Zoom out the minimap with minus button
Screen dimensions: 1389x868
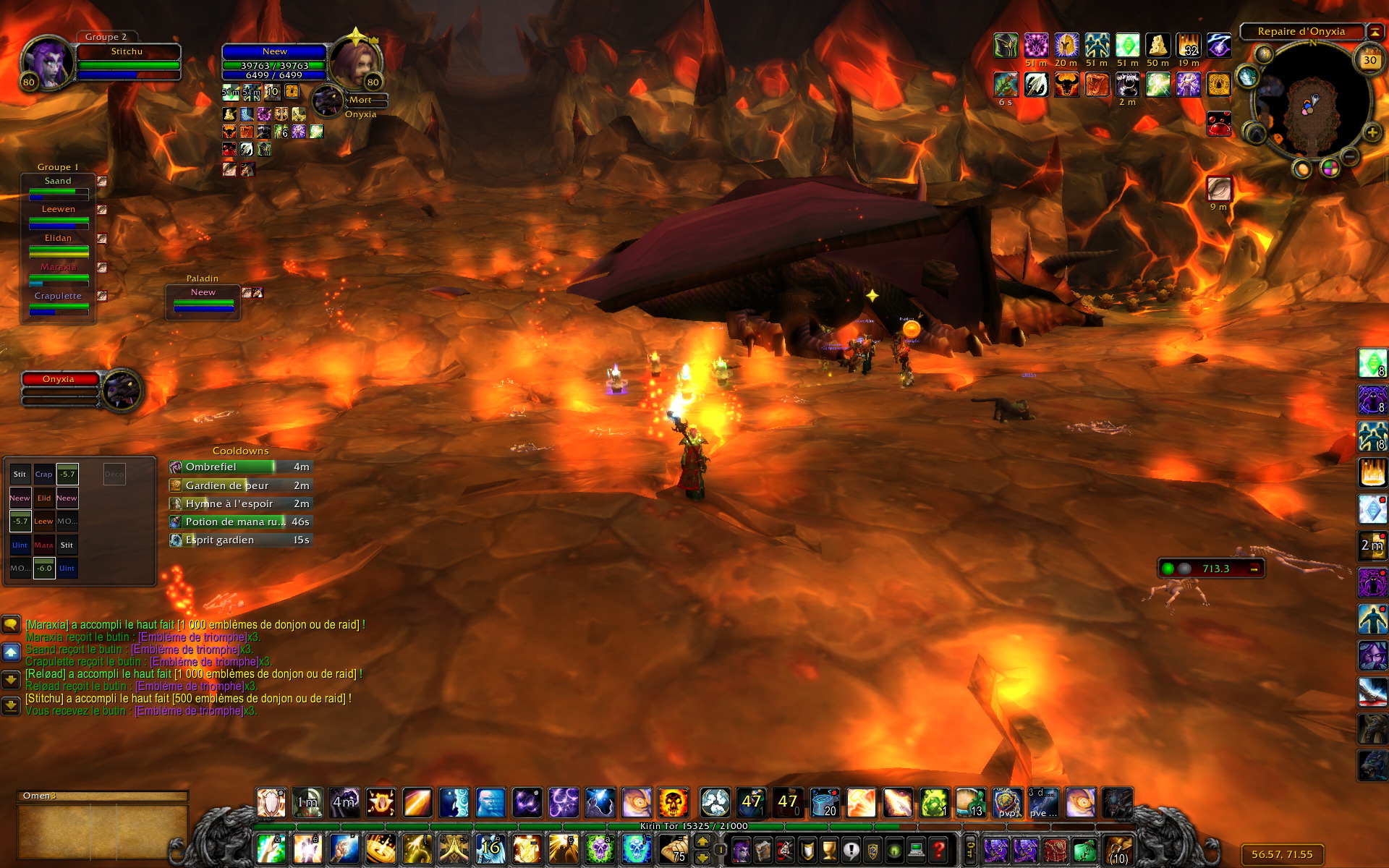coord(1349,156)
